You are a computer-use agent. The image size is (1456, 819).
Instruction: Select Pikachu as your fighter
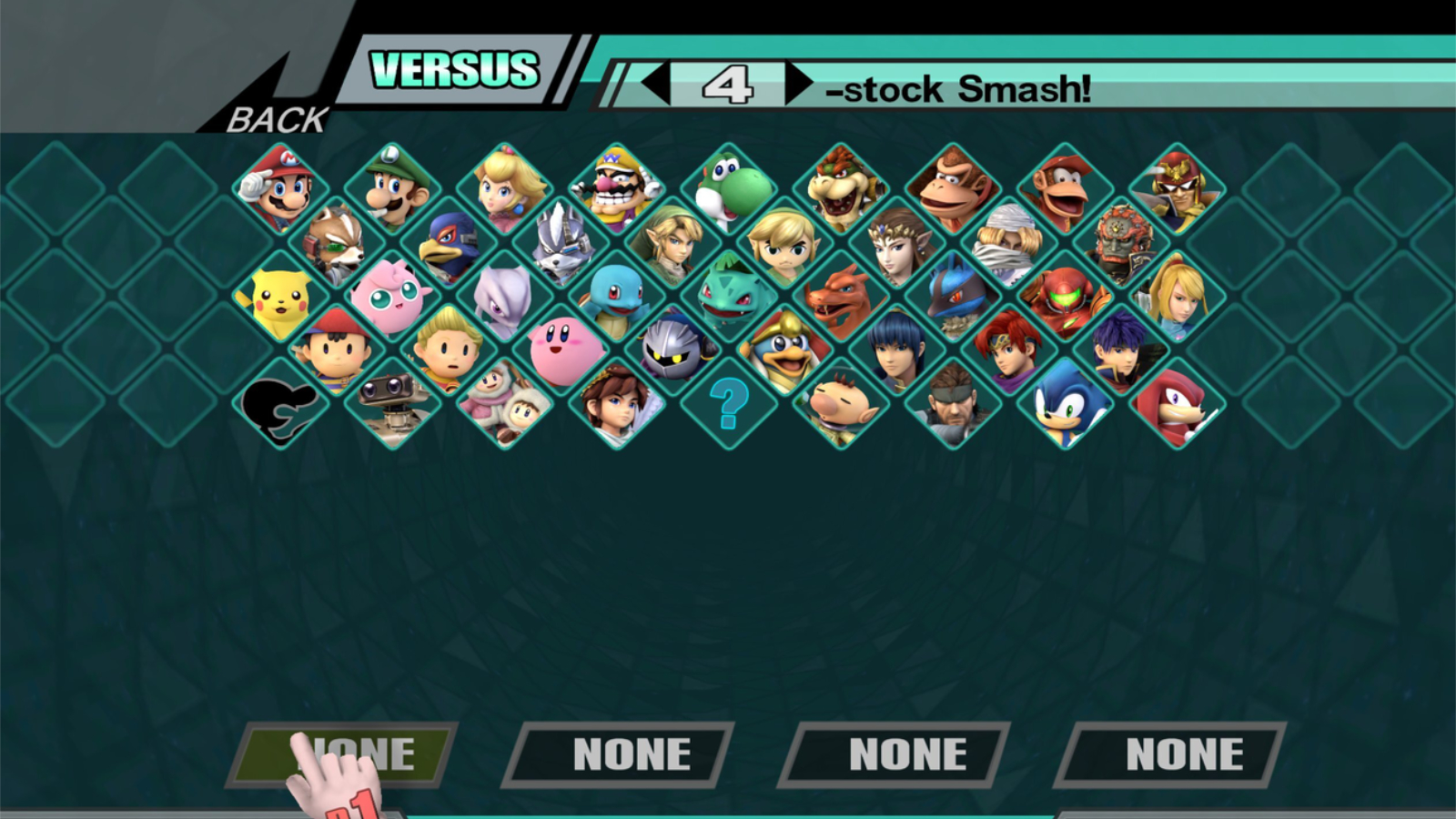tap(280, 297)
